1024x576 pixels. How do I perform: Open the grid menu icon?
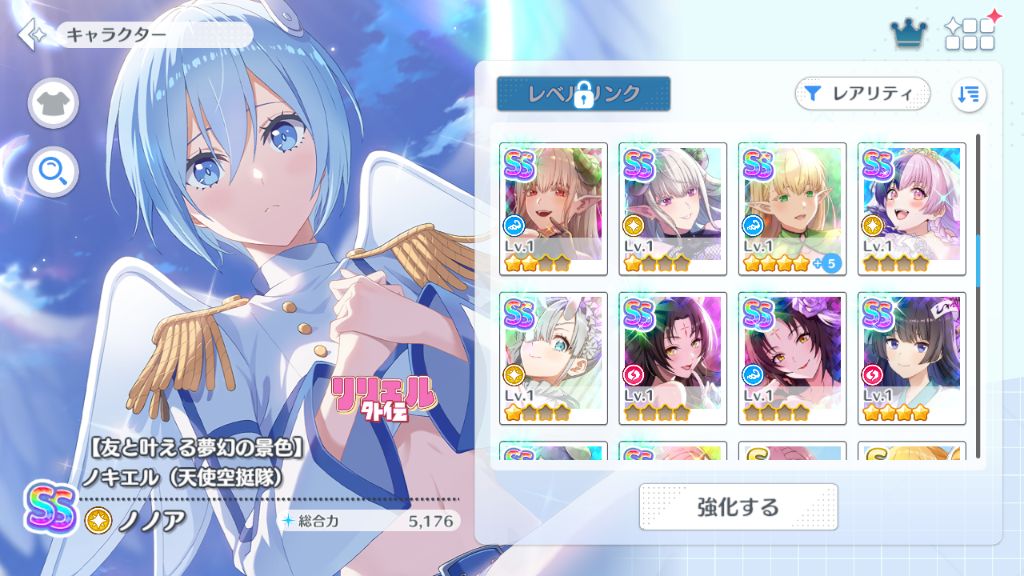tap(969, 35)
